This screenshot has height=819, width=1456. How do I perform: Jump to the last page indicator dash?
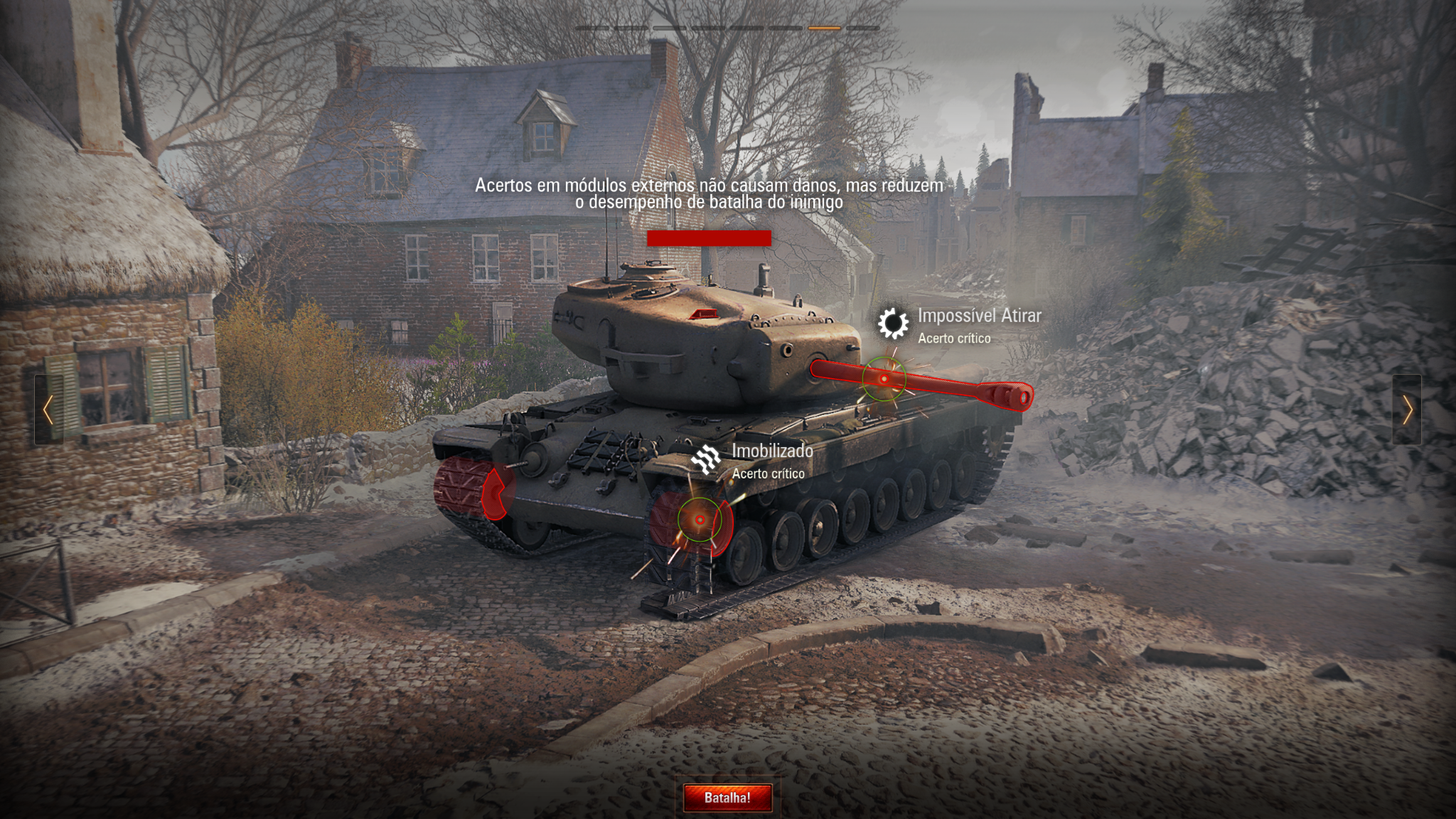point(863,28)
